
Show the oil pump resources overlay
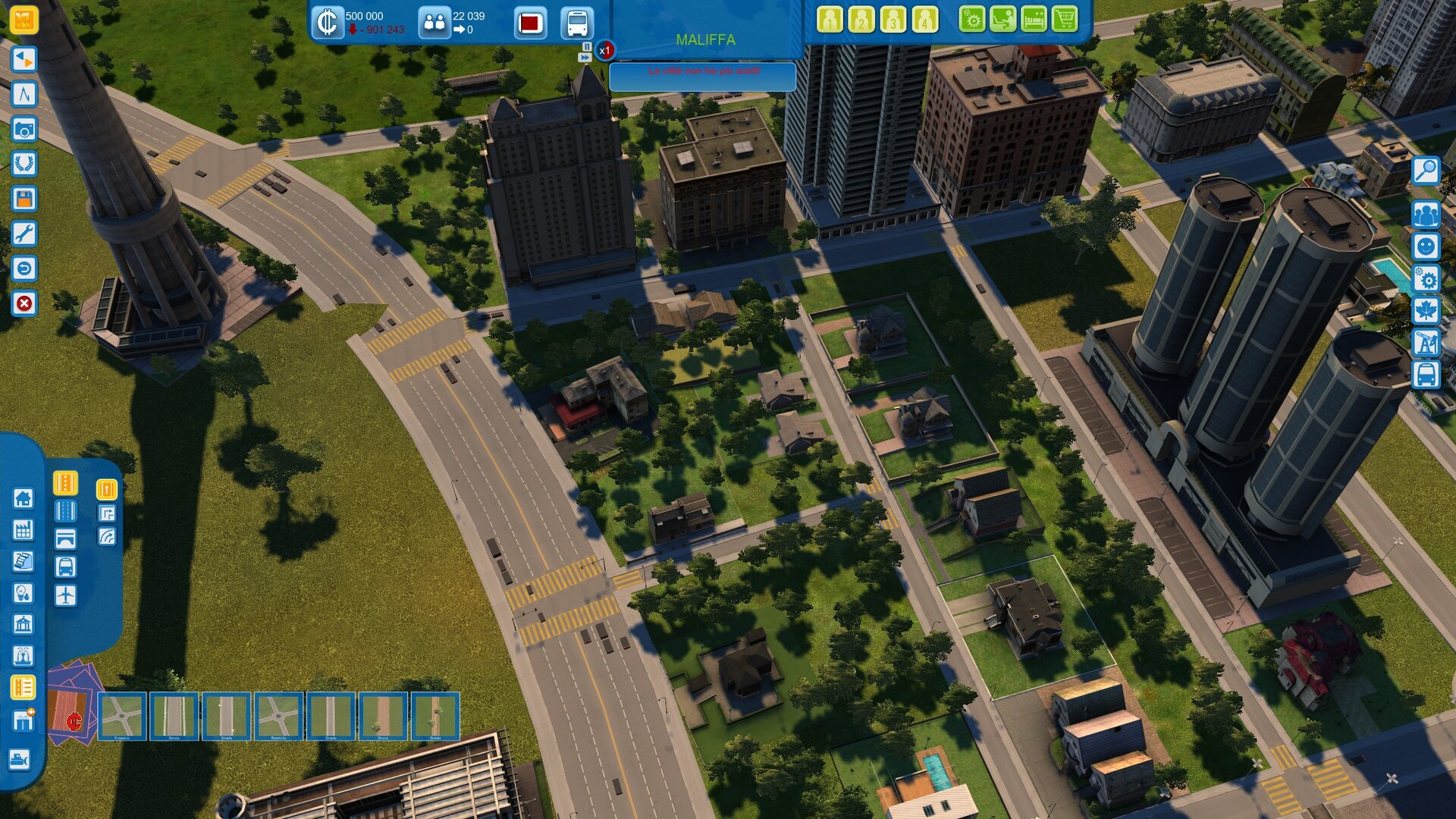[x=1426, y=343]
